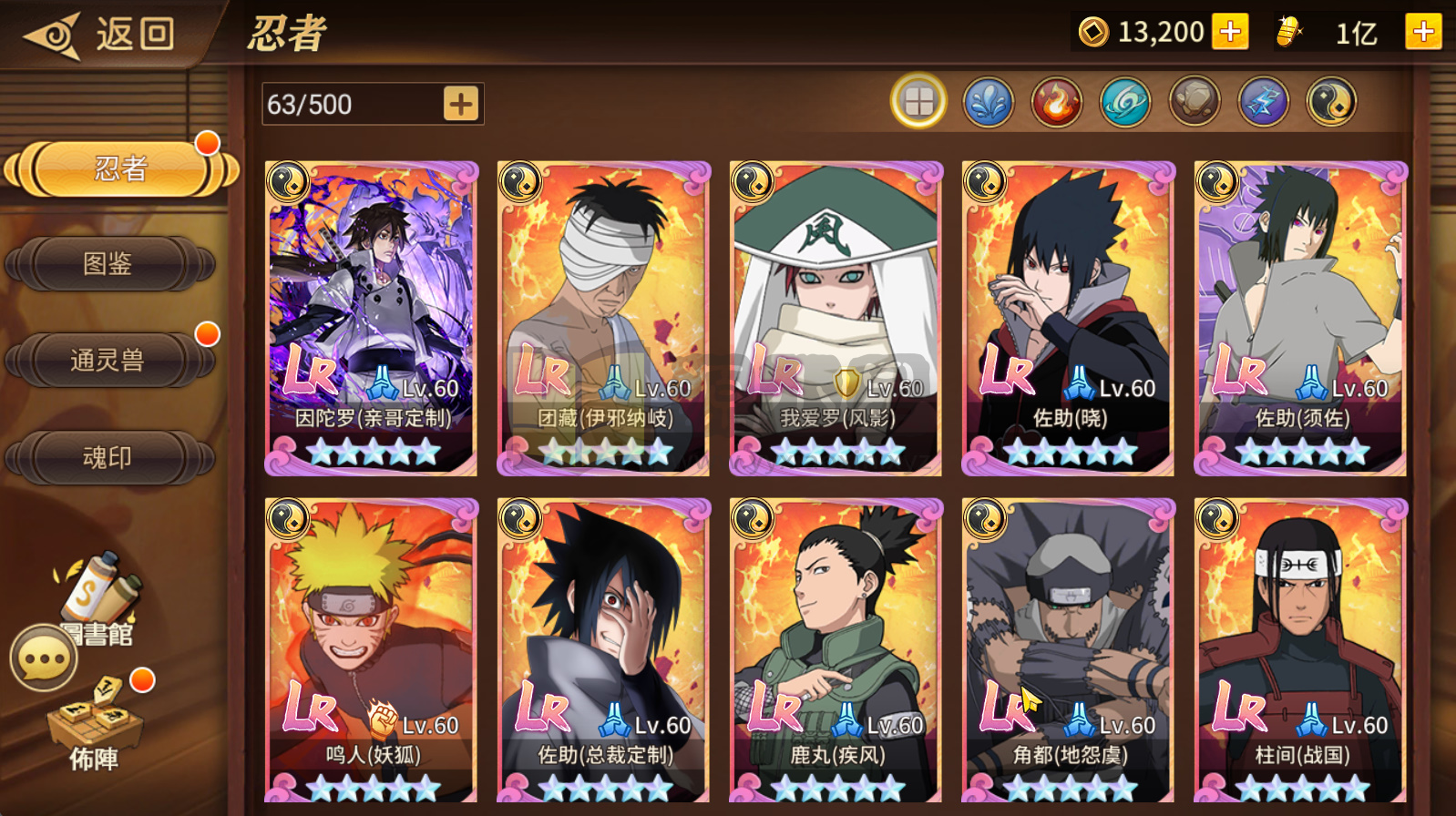Open the 柱间(战国) ninja card
The width and height of the screenshot is (1456, 816).
pyautogui.click(x=1301, y=651)
